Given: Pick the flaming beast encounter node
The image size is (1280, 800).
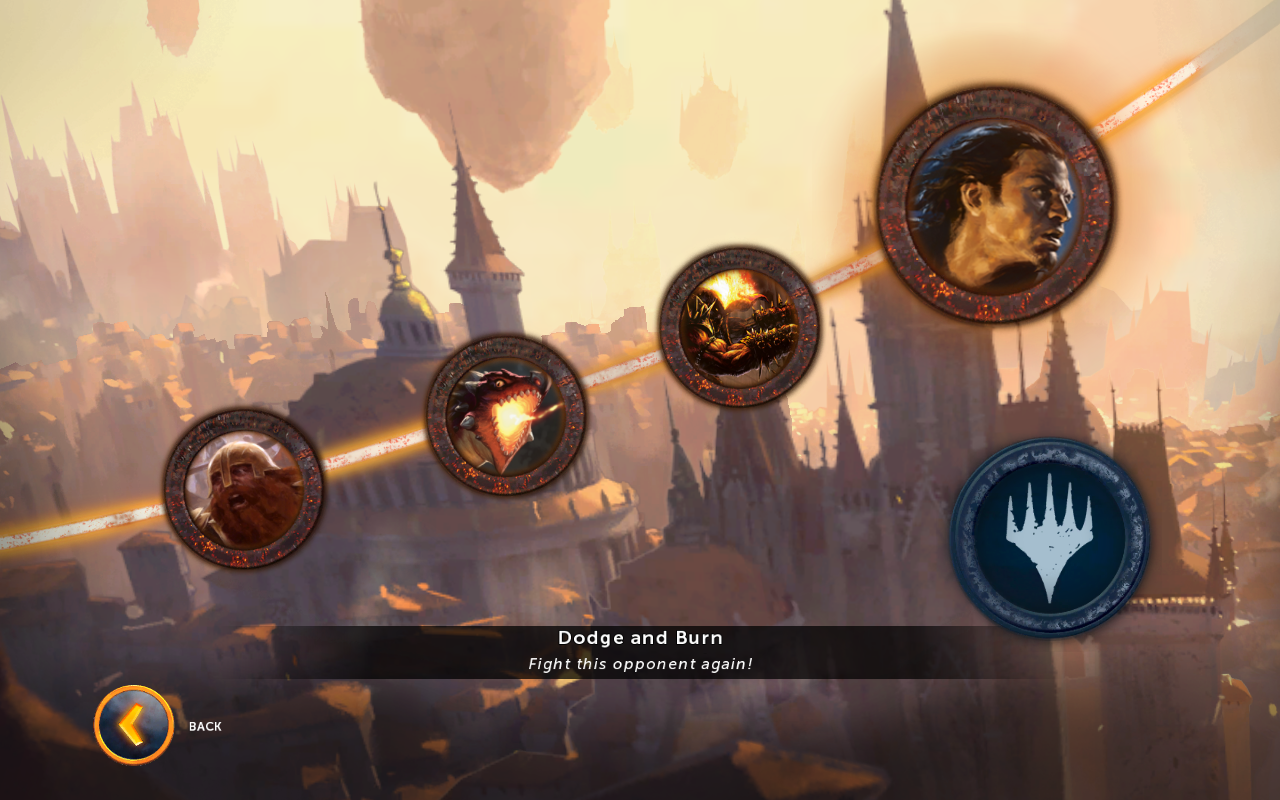Looking at the screenshot, I should point(739,327).
